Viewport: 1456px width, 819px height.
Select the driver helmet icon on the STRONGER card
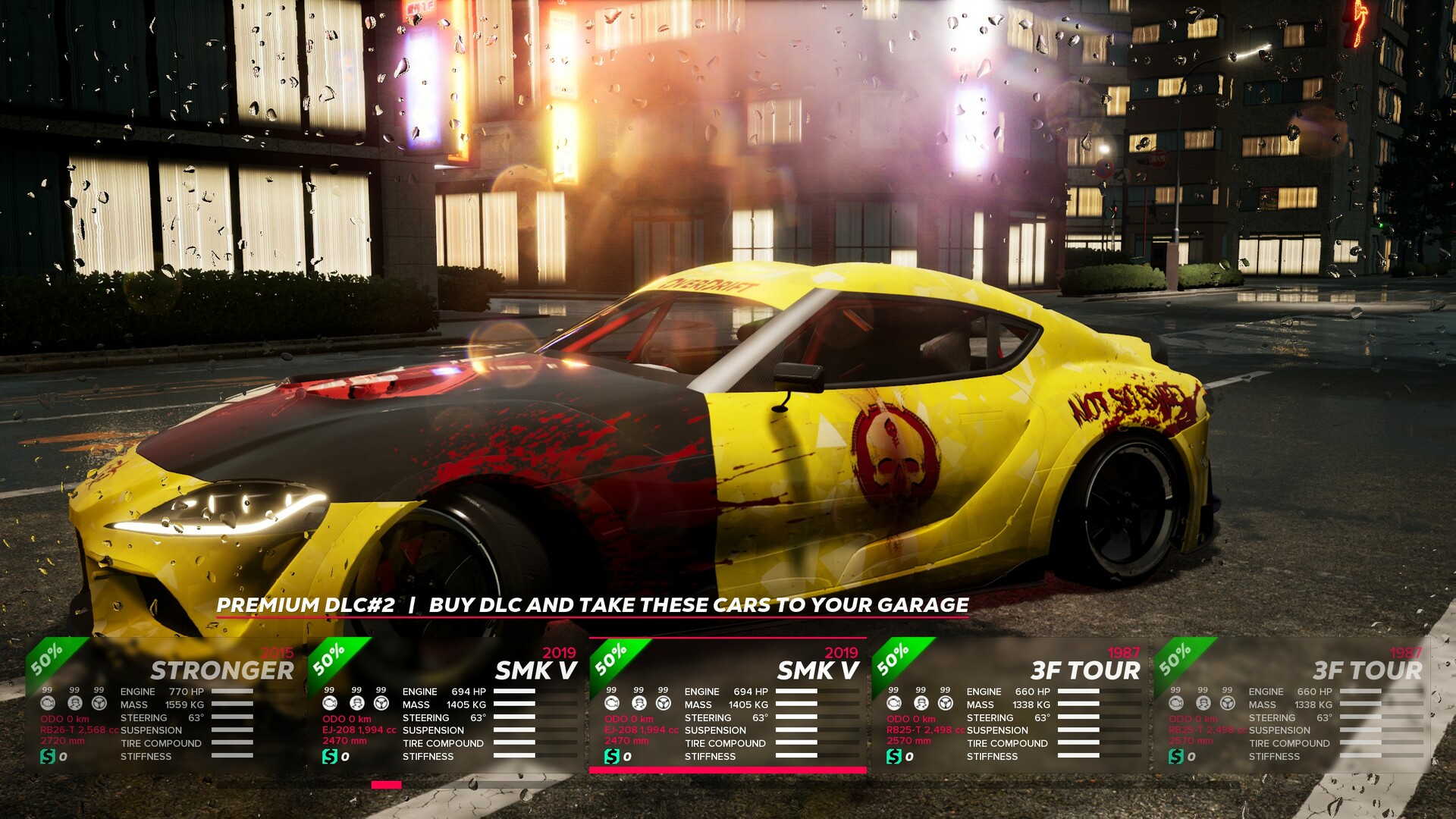(74, 704)
